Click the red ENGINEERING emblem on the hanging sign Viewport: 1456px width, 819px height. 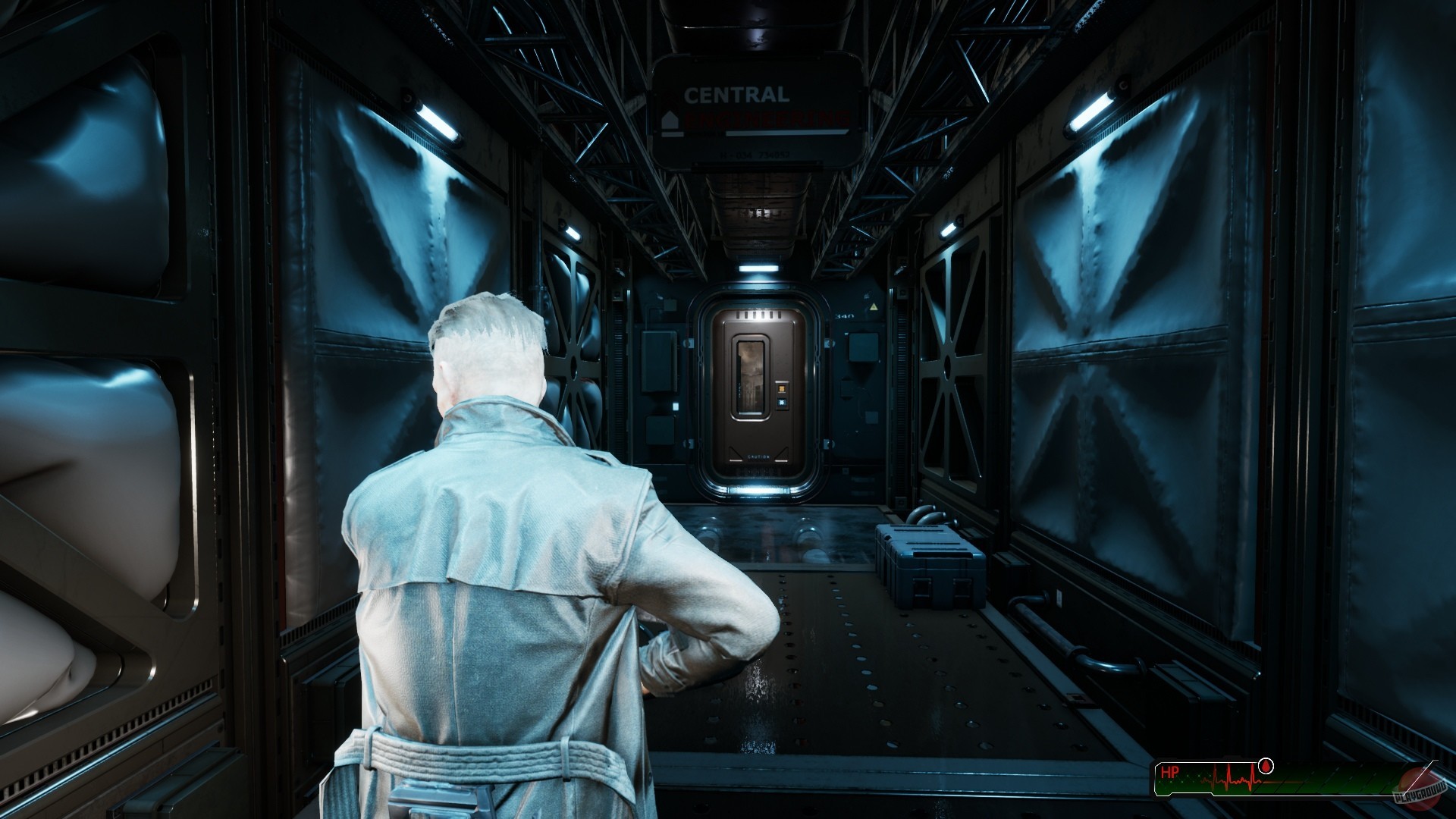[766, 119]
